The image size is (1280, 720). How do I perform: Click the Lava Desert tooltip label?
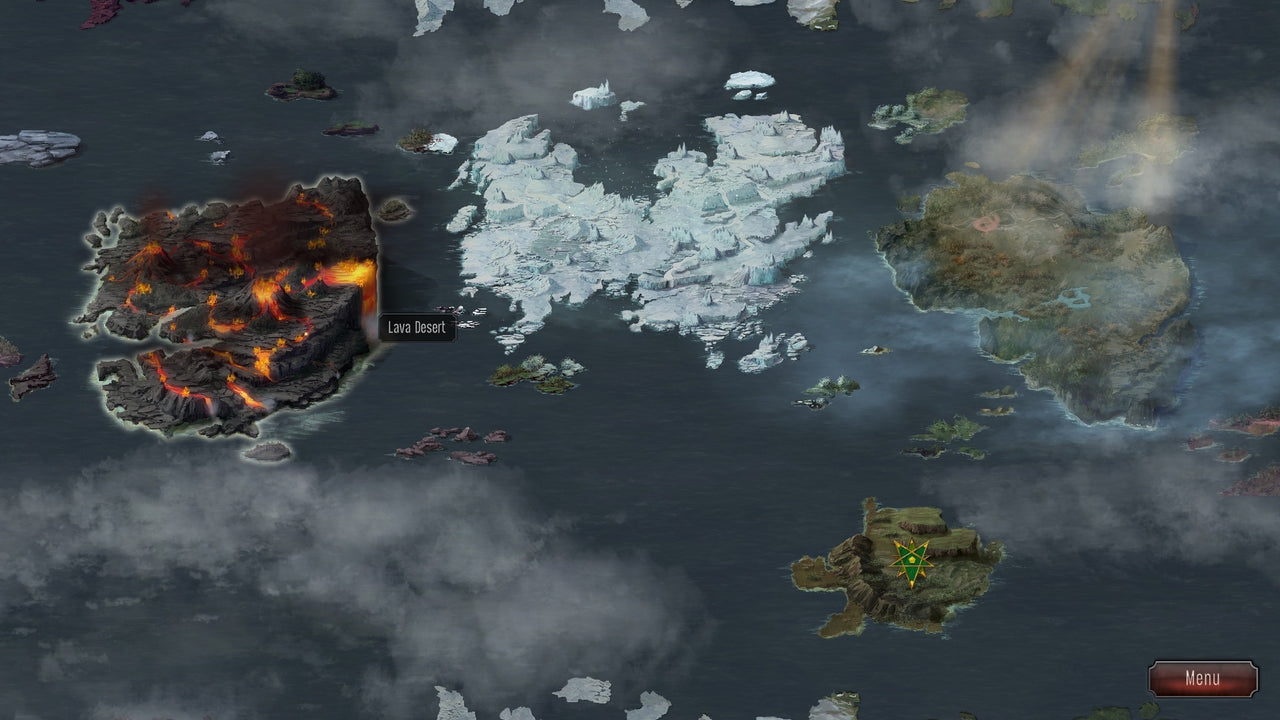click(x=417, y=328)
